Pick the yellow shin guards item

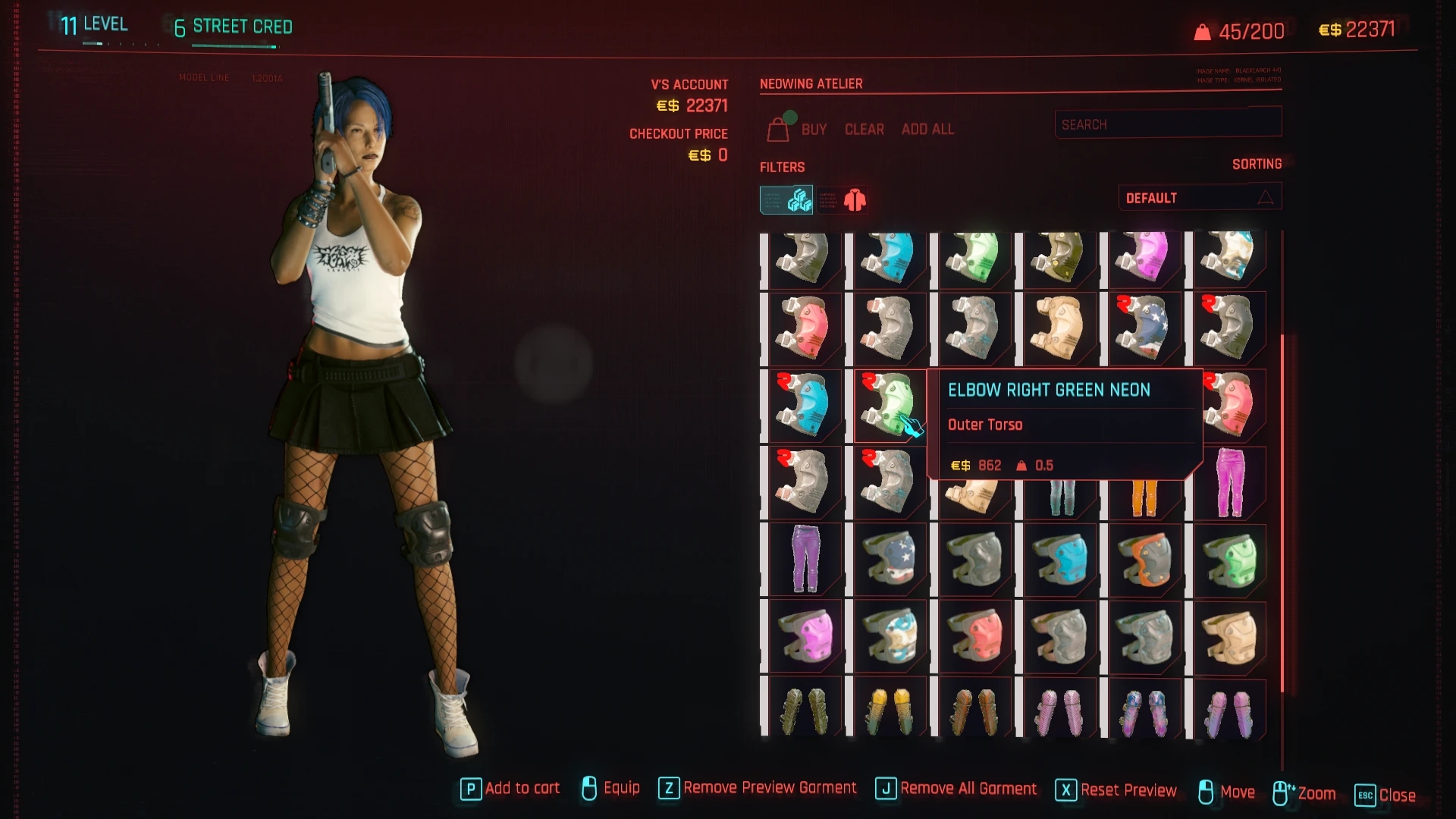coord(889,711)
